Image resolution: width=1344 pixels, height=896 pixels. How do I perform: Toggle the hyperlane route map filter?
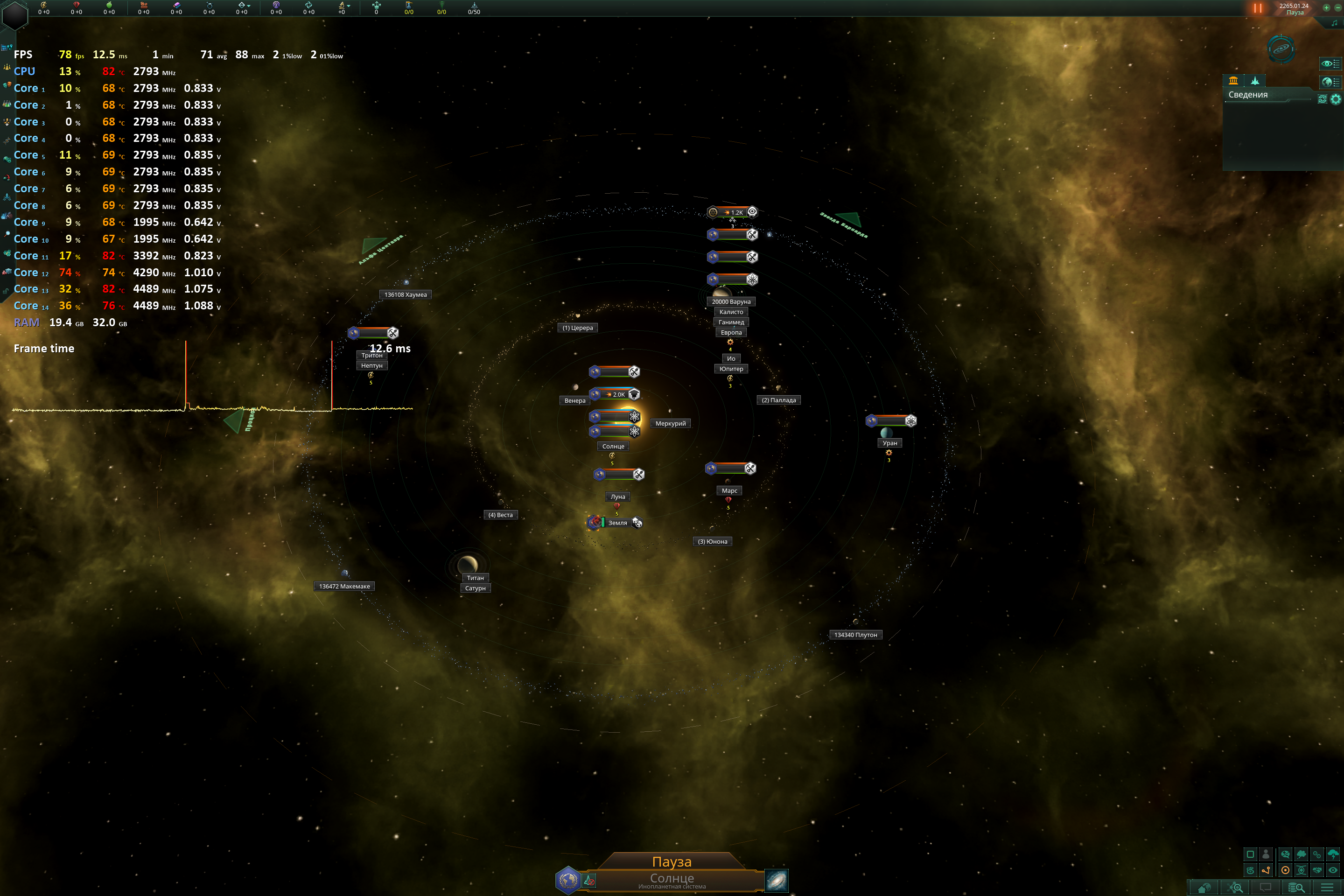[1266, 870]
